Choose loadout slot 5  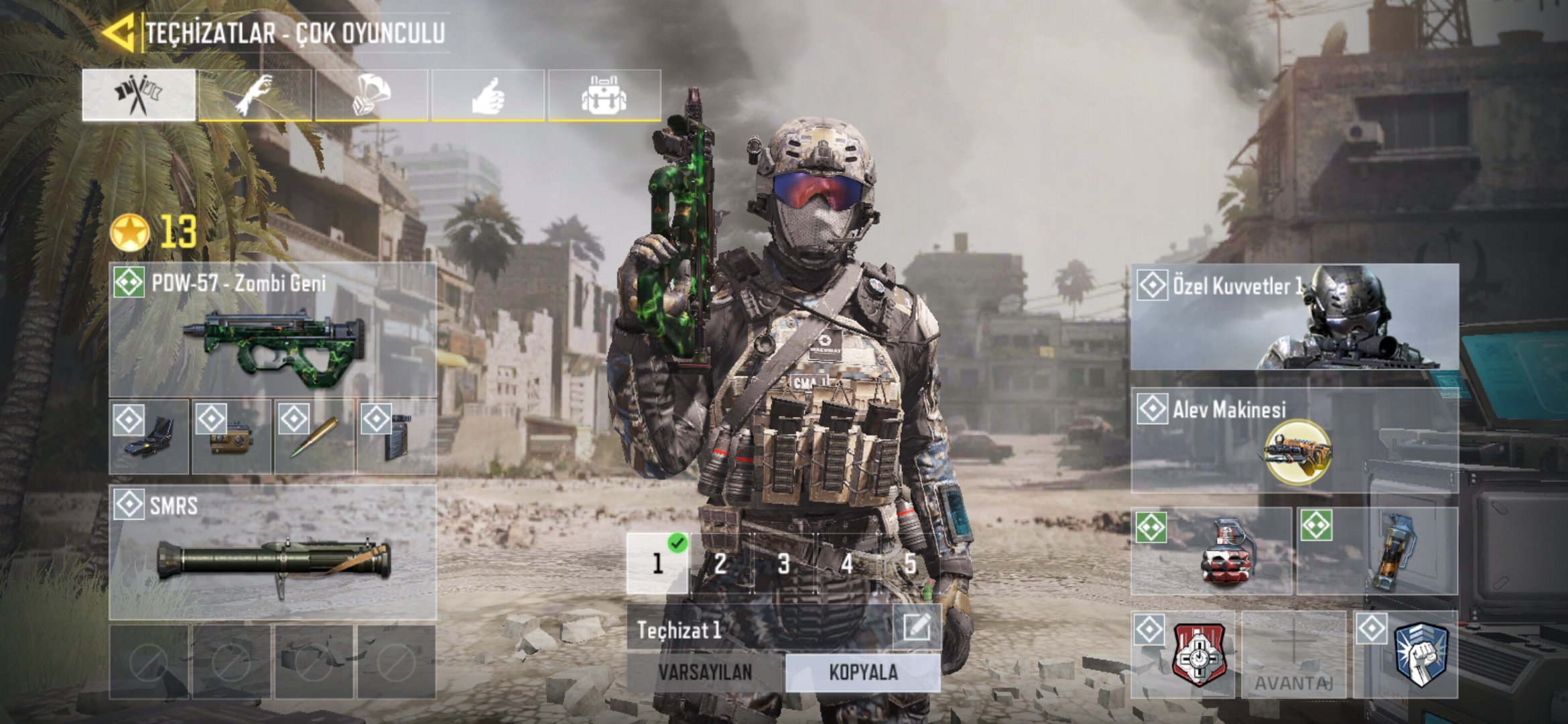tap(909, 564)
